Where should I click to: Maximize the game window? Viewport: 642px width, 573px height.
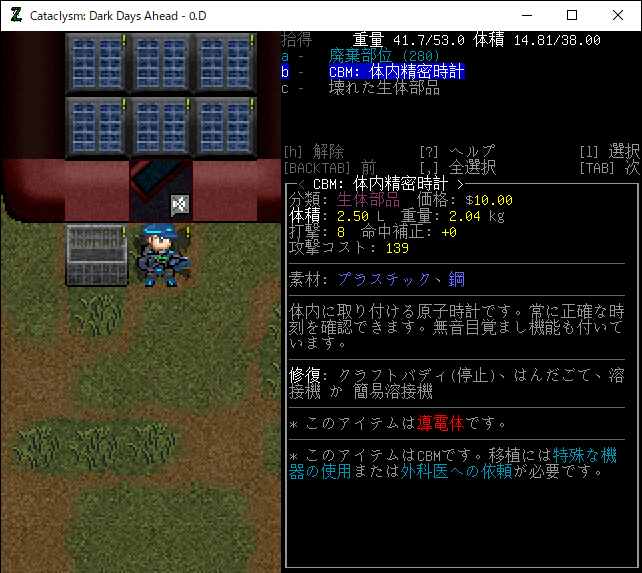[x=572, y=15]
